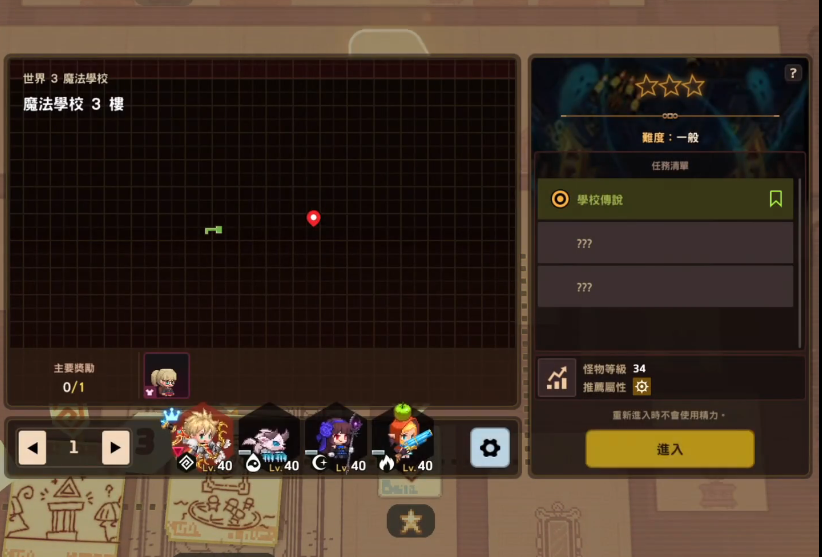Open team settings gear button
Image resolution: width=822 pixels, height=557 pixels.
pyautogui.click(x=490, y=448)
